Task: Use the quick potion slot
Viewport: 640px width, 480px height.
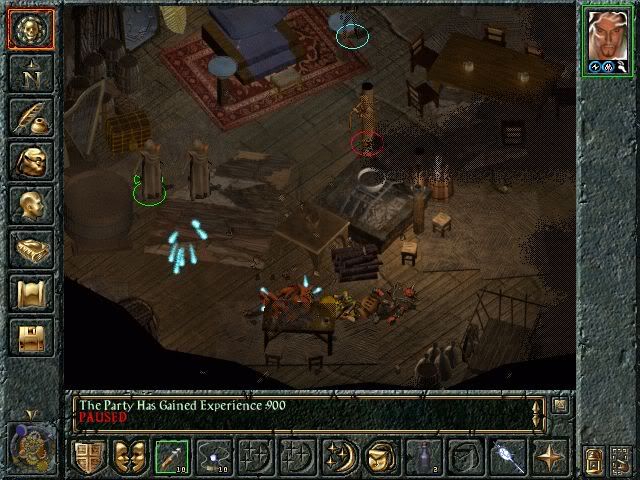Action: point(424,456)
